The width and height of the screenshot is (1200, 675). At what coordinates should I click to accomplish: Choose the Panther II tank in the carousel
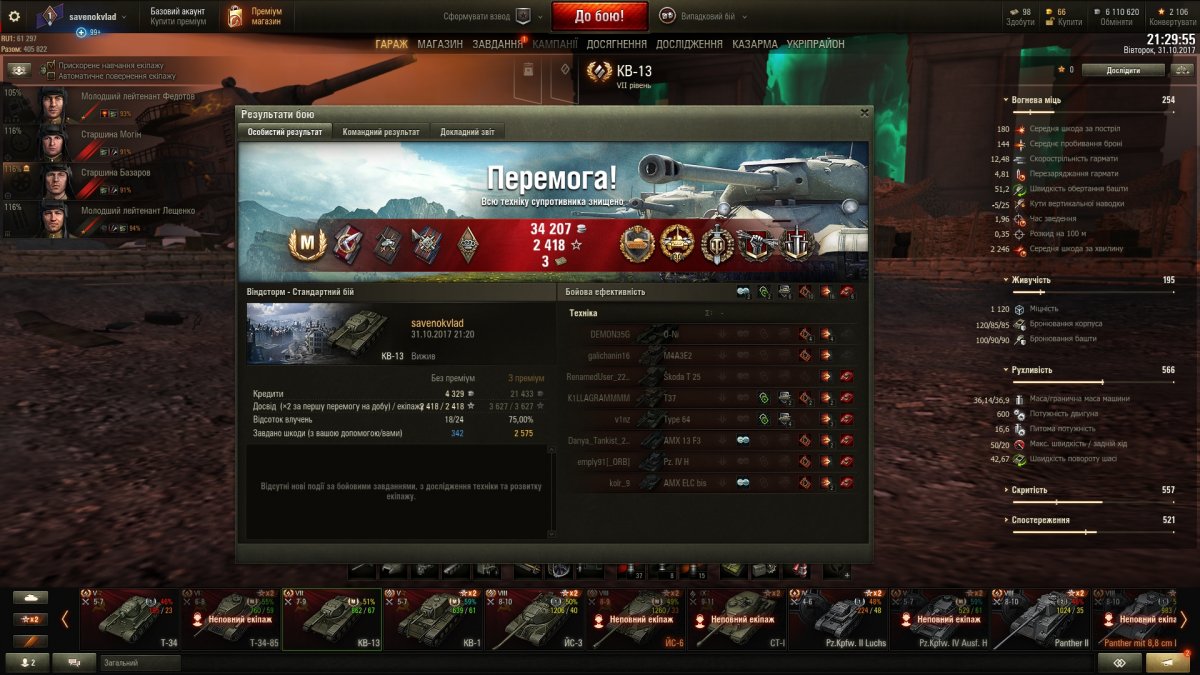[x=1040, y=619]
